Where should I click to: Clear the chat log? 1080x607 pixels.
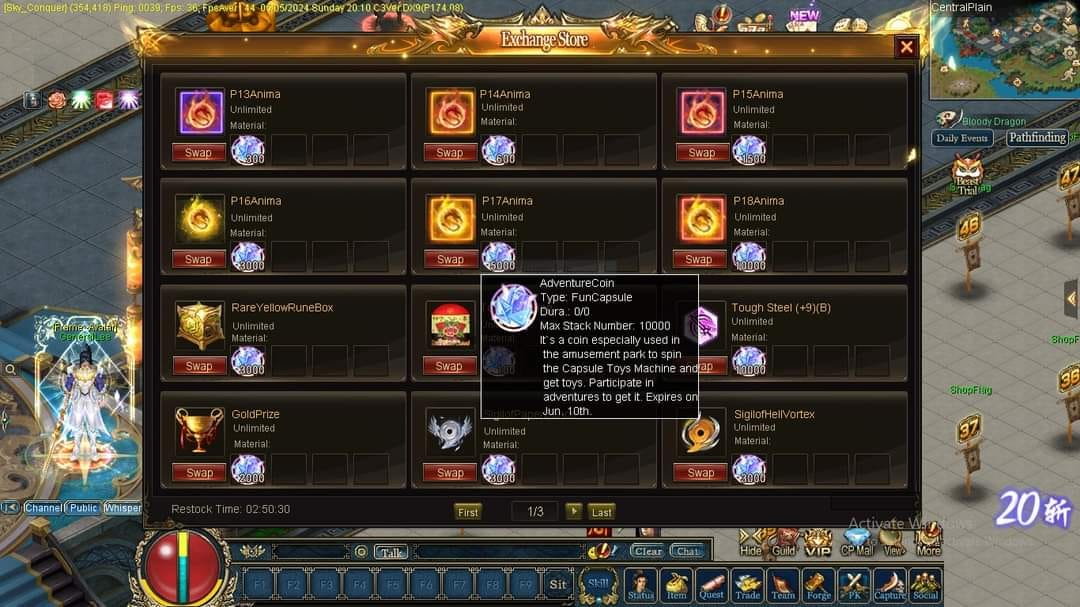(x=647, y=551)
